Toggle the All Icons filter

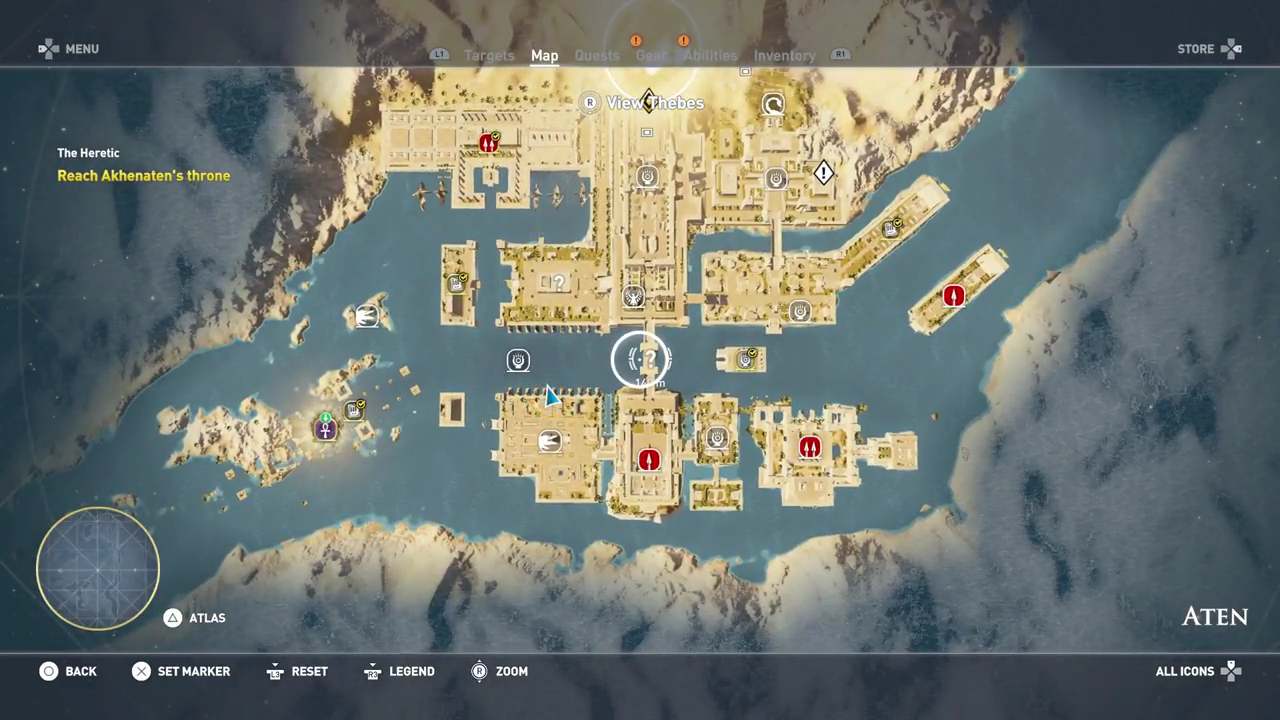pos(1198,671)
